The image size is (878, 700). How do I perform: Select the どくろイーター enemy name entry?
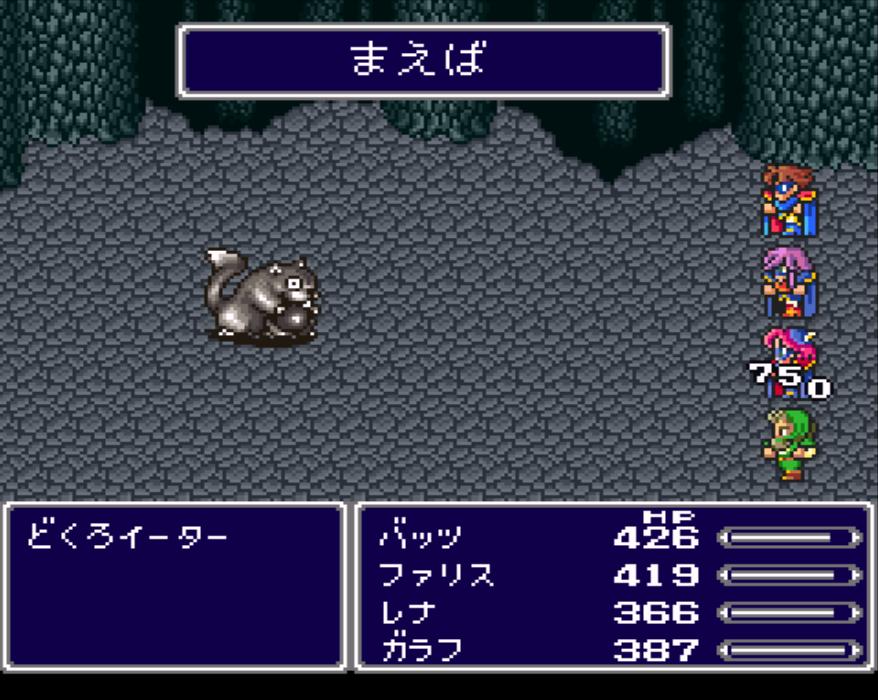click(127, 538)
